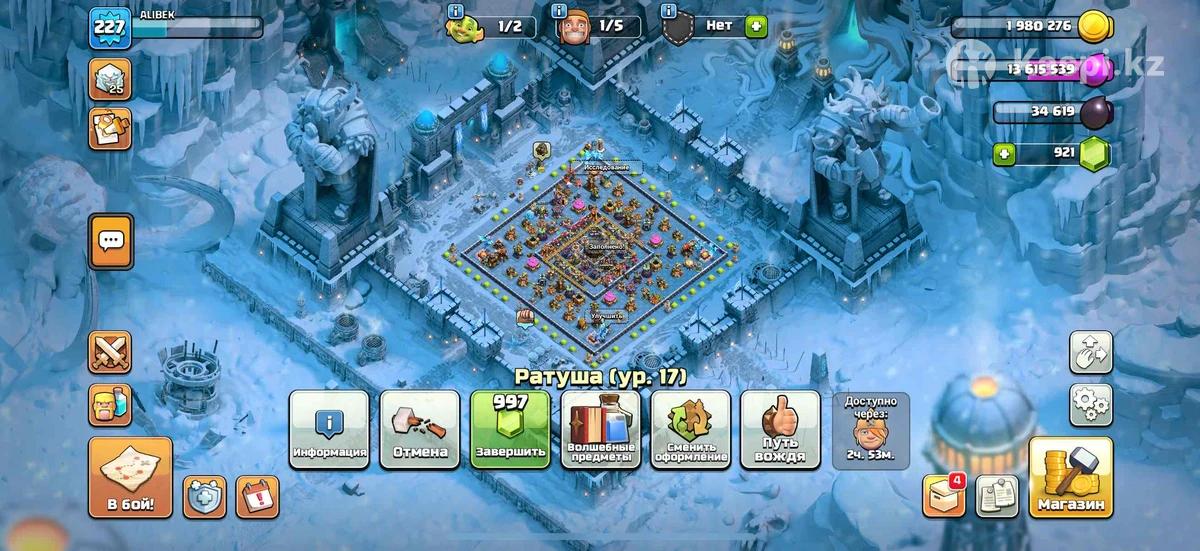Image resolution: width=1200 pixels, height=551 pixels.
Task: Add a shield with the green plus
Action: coord(756,26)
